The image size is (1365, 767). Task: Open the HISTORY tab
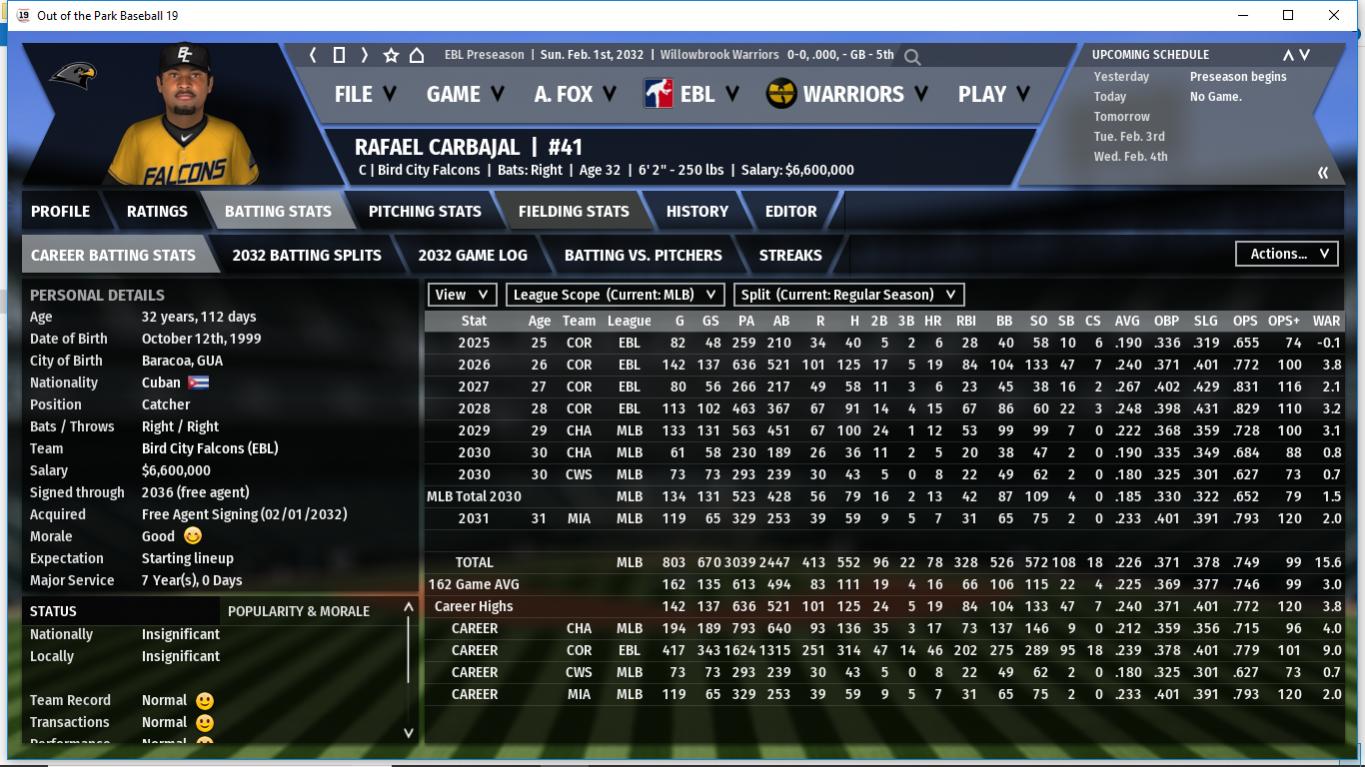pos(697,211)
